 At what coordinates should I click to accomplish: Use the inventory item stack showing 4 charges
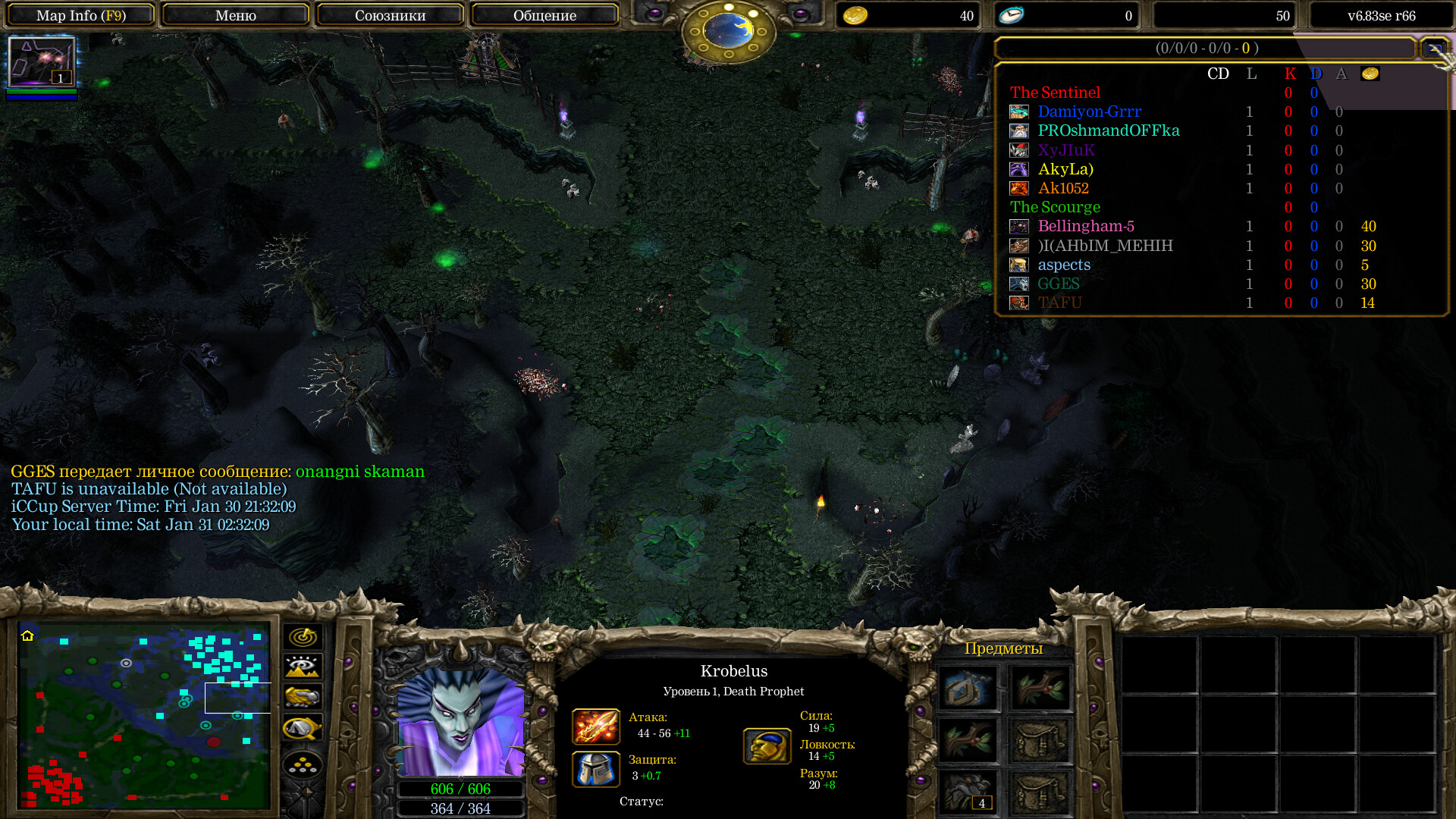pyautogui.click(x=968, y=792)
